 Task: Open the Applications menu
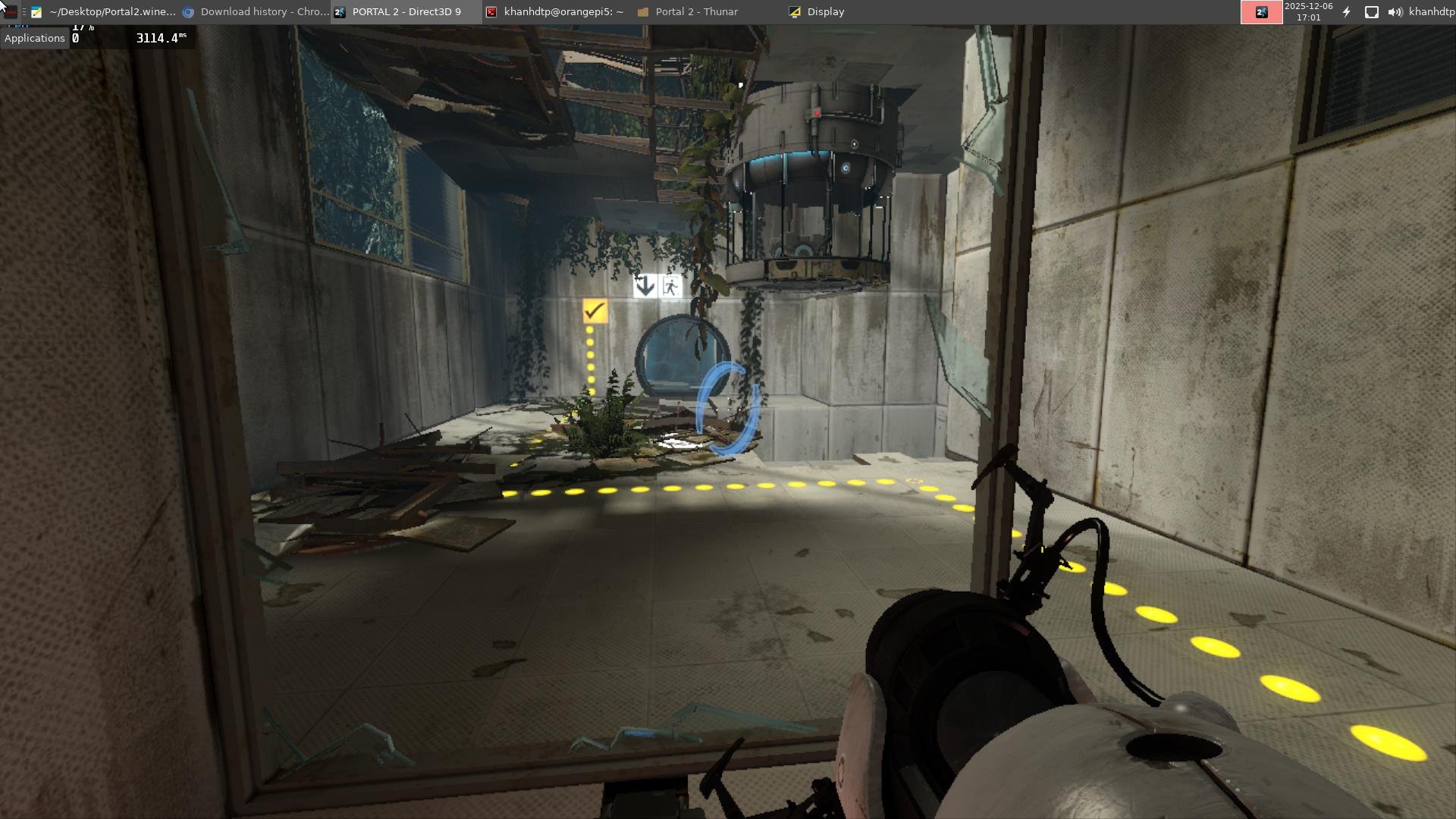pyautogui.click(x=35, y=38)
